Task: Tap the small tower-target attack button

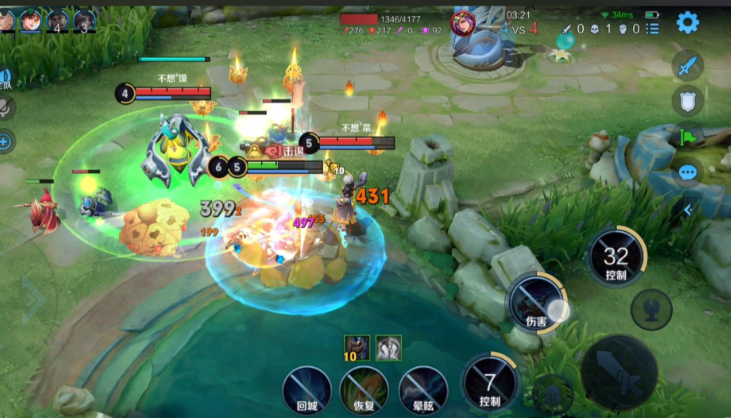Action: (x=651, y=308)
